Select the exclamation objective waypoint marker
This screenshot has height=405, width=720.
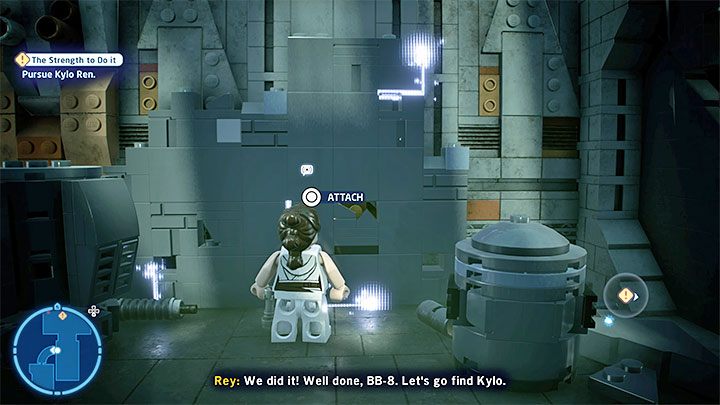point(627,295)
